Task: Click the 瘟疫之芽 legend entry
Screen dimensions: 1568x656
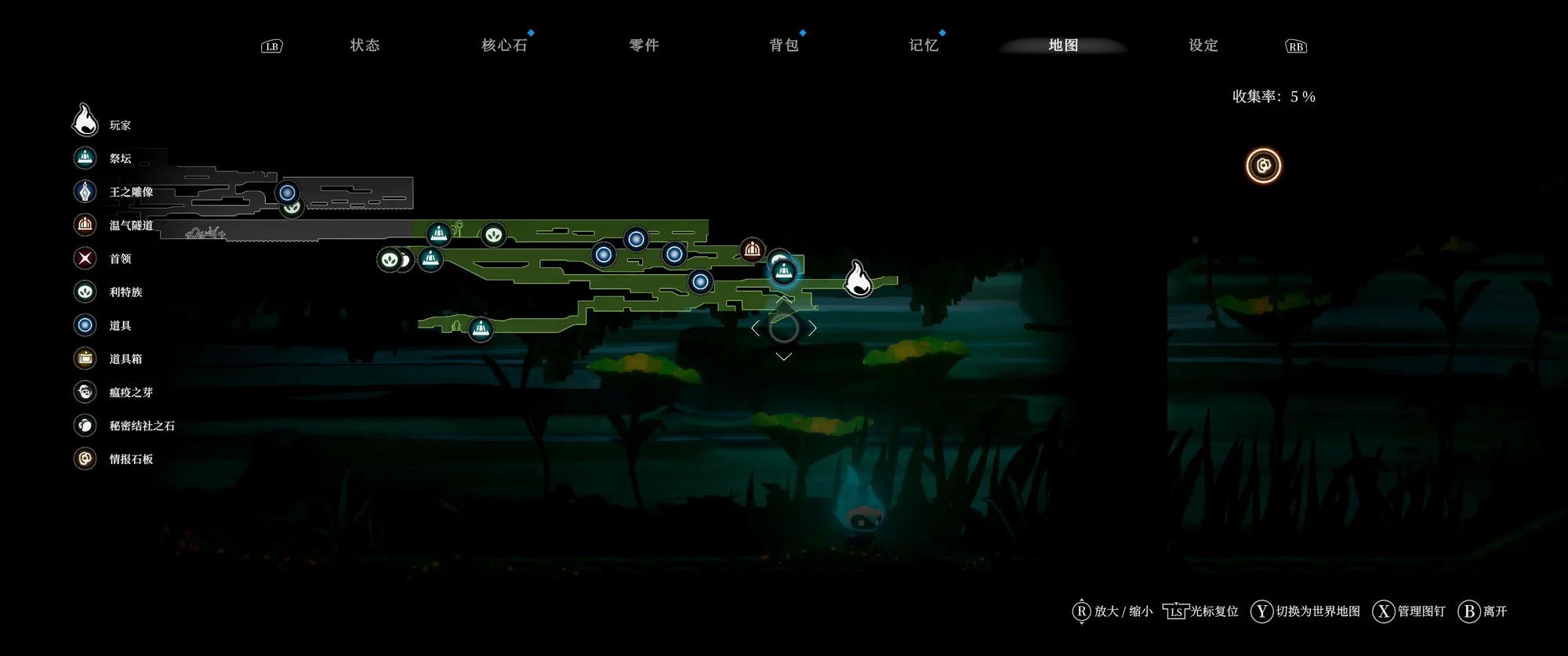Action: click(x=130, y=393)
